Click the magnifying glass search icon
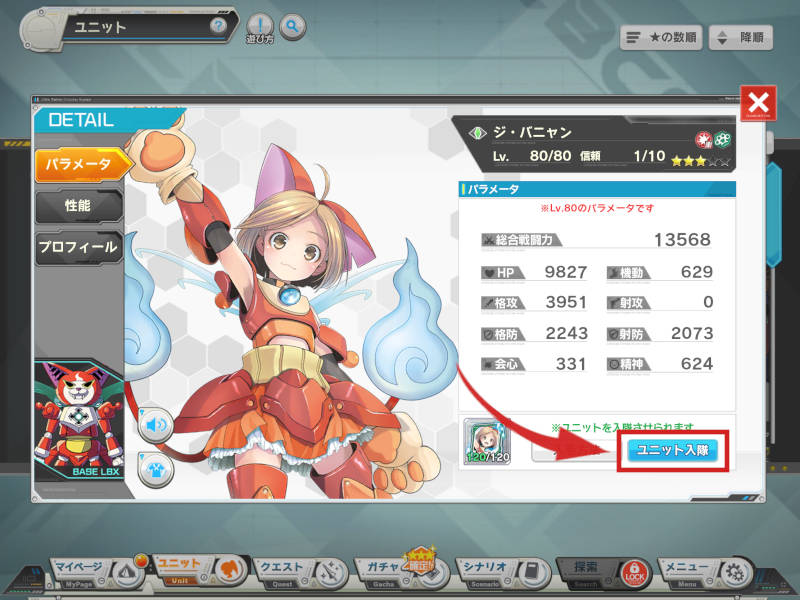This screenshot has height=600, width=800. [292, 26]
